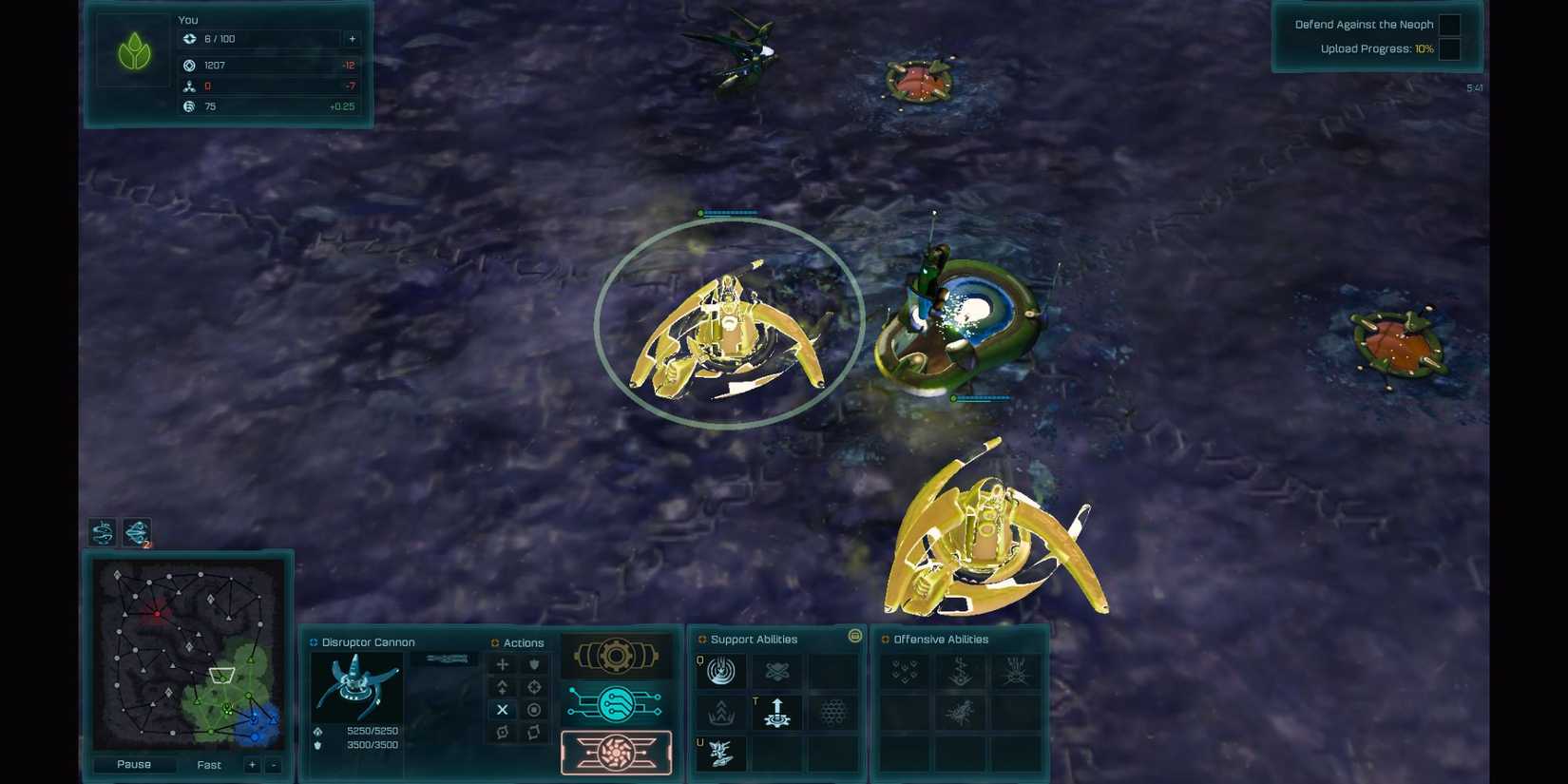1568x784 pixels.
Task: Check the Defend Against the Neoph objective box
Action: [1450, 24]
